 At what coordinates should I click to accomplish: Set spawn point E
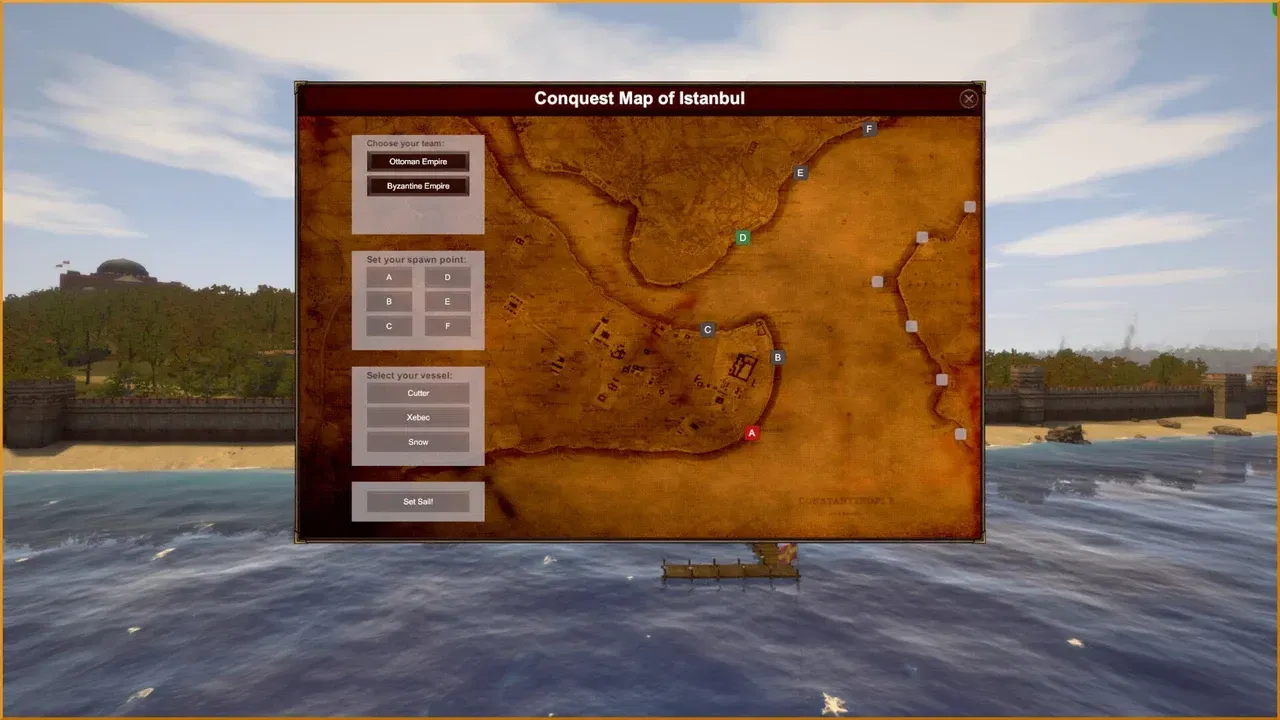pos(447,302)
